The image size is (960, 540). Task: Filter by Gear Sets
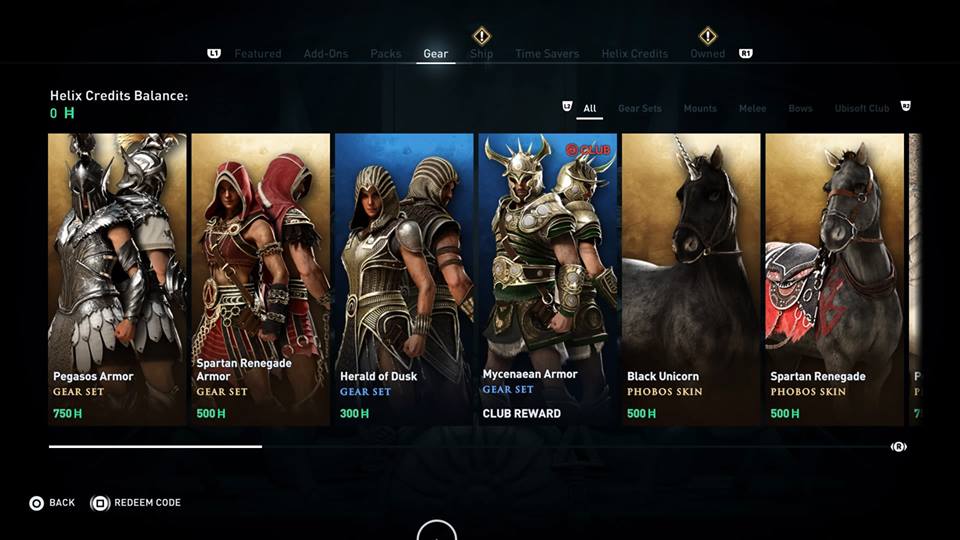pos(640,109)
